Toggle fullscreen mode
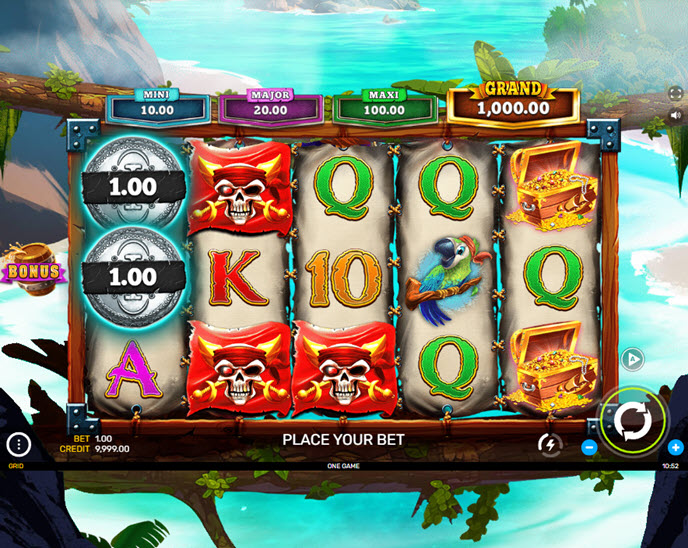 tap(675, 92)
